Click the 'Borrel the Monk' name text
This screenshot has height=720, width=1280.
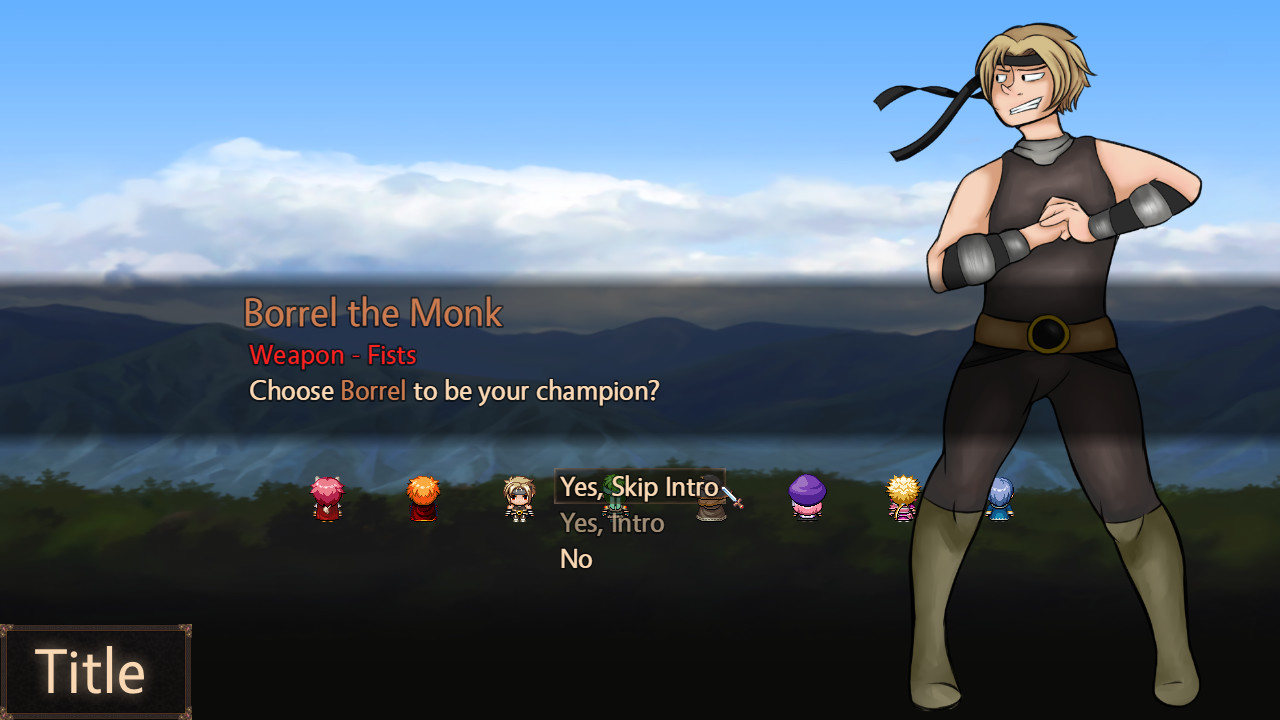point(374,313)
